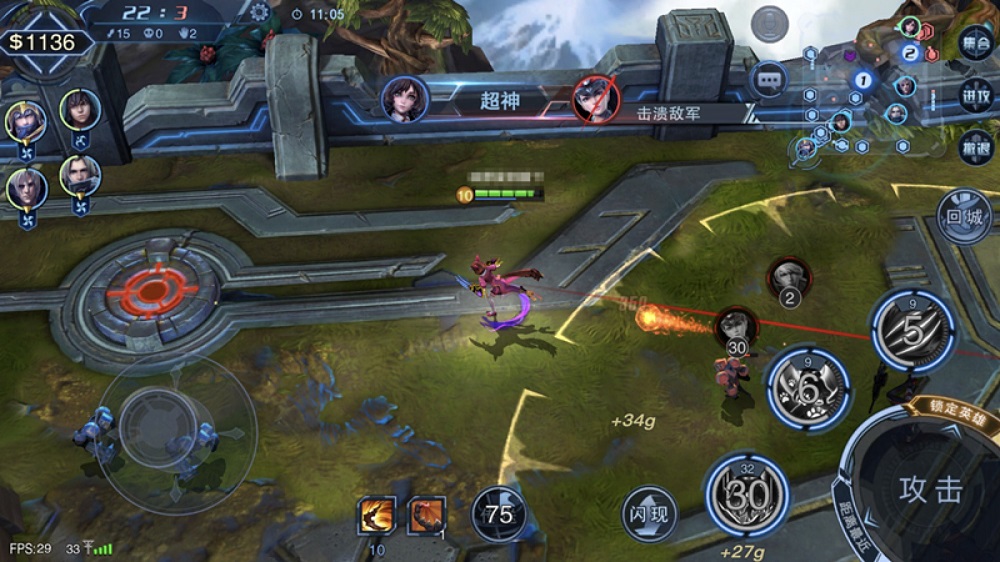Tap the 回城 recall button
1000x562 pixels.
click(x=964, y=216)
